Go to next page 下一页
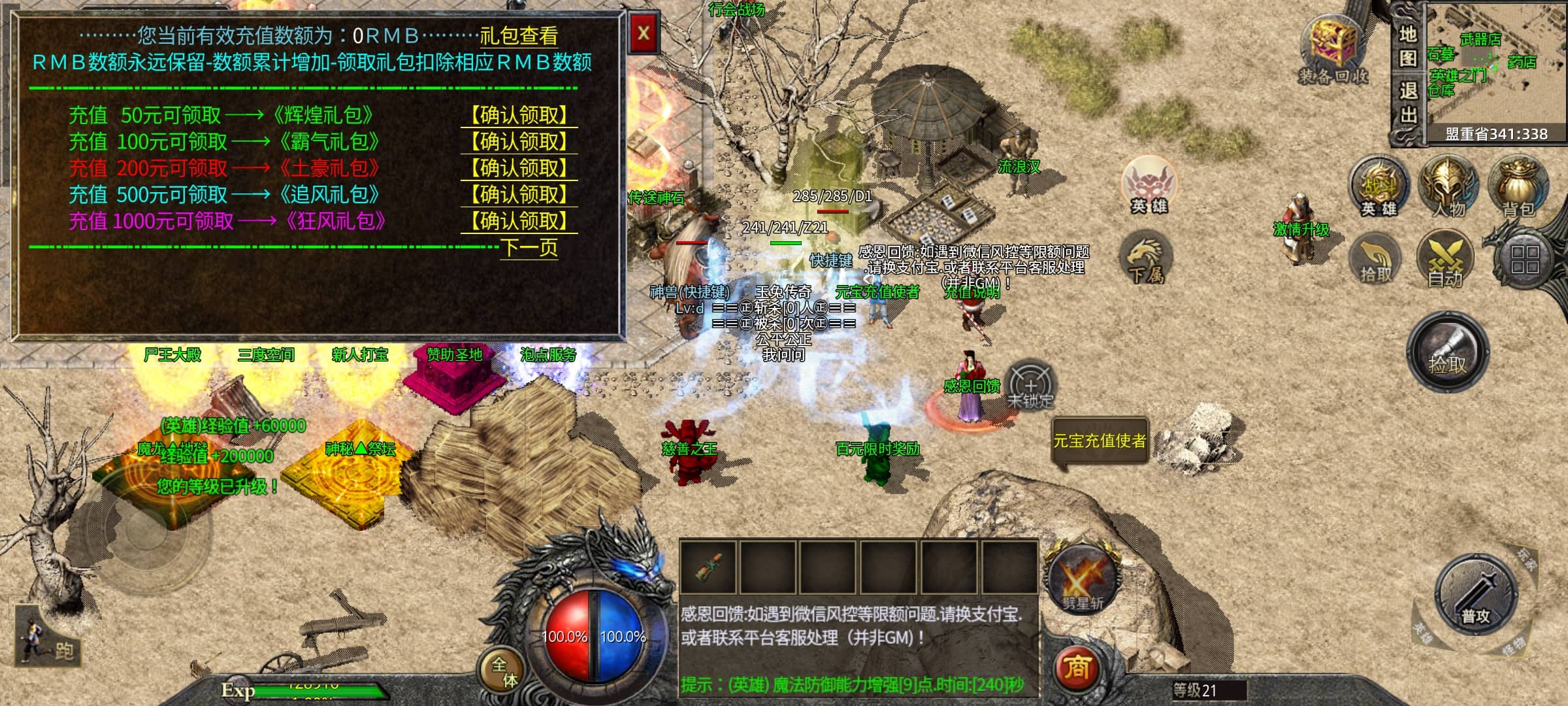 (529, 248)
